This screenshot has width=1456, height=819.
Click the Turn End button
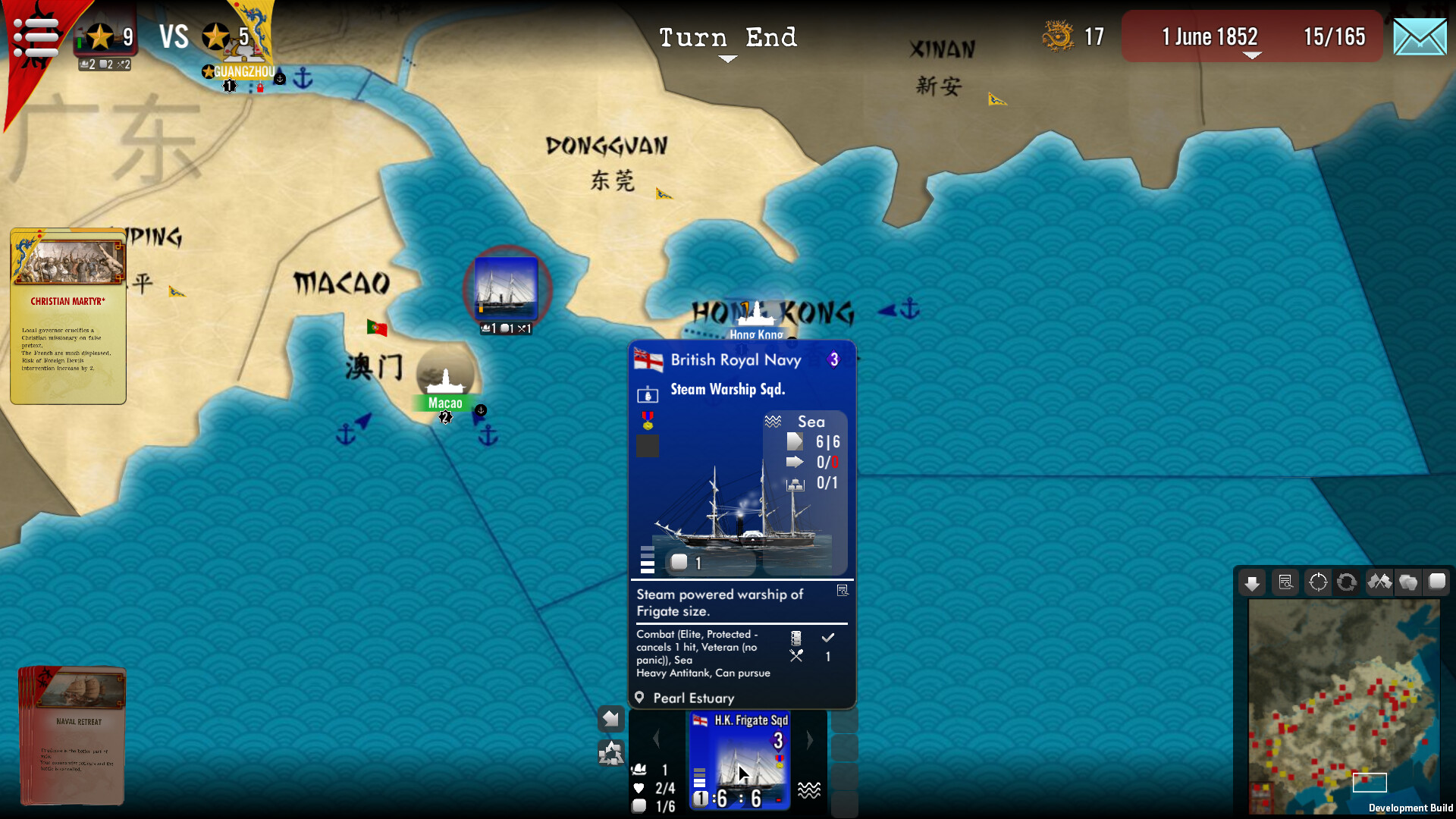tap(727, 37)
